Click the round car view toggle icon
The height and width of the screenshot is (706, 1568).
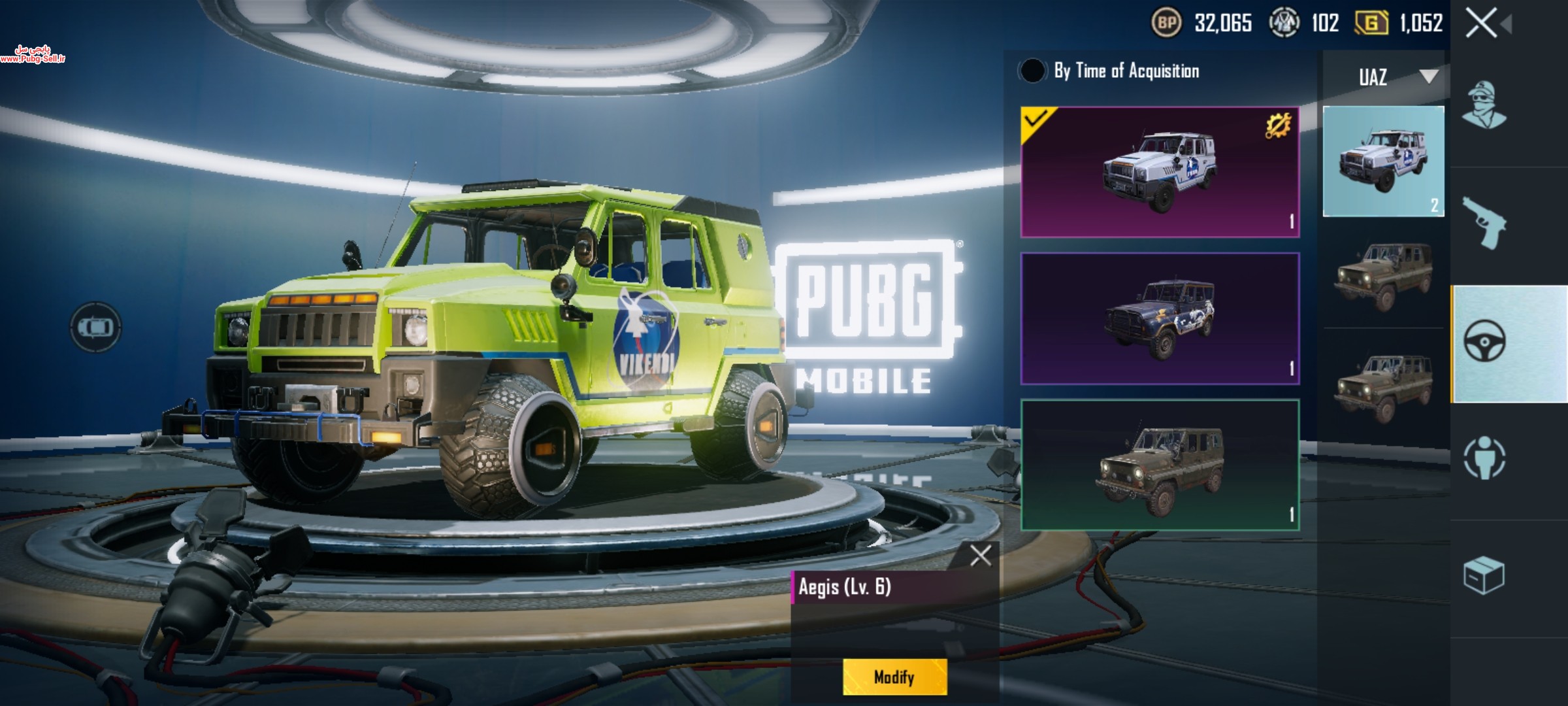click(95, 326)
